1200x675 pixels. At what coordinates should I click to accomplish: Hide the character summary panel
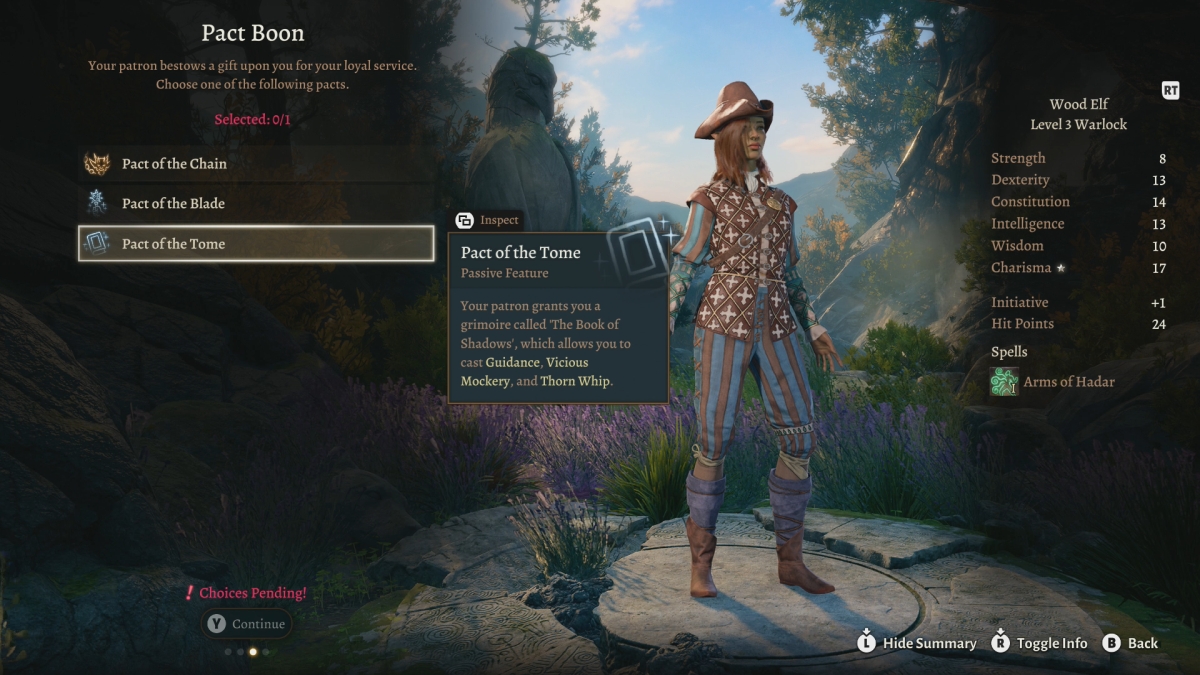[917, 643]
